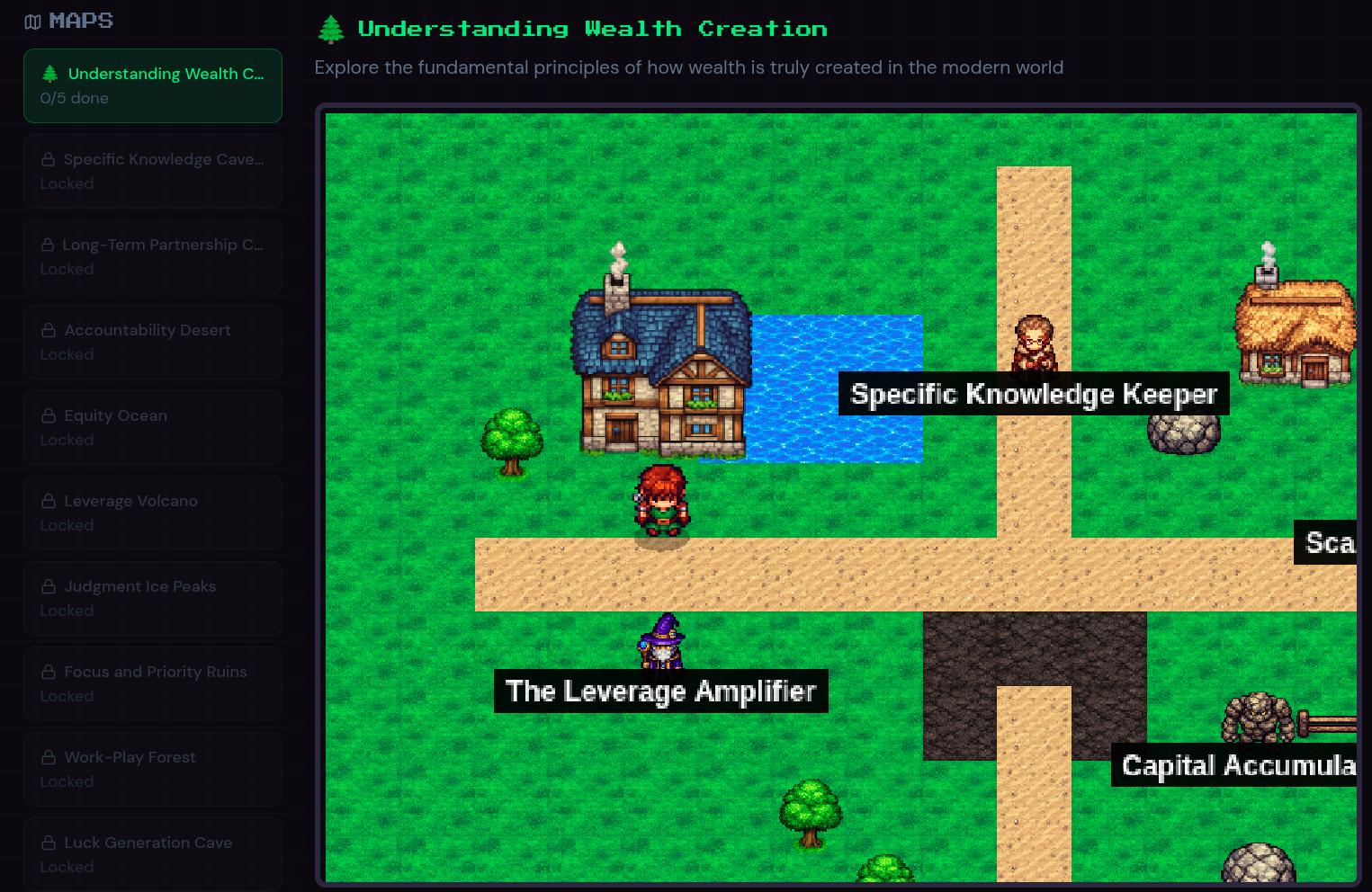
Task: Select the Understanding Wealth Creation map entry
Action: pos(153,85)
